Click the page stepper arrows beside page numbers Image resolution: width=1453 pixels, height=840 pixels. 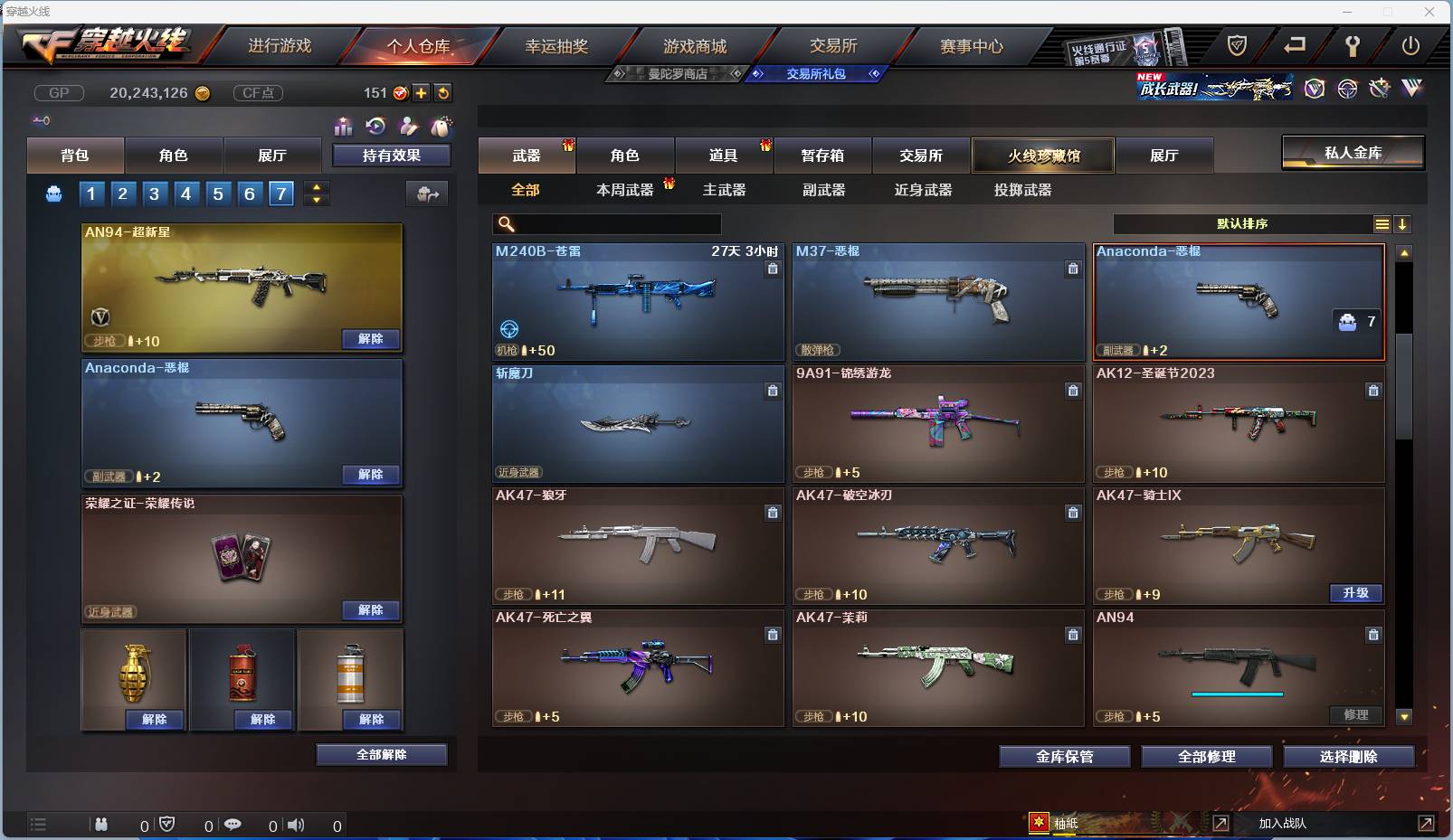tap(314, 193)
